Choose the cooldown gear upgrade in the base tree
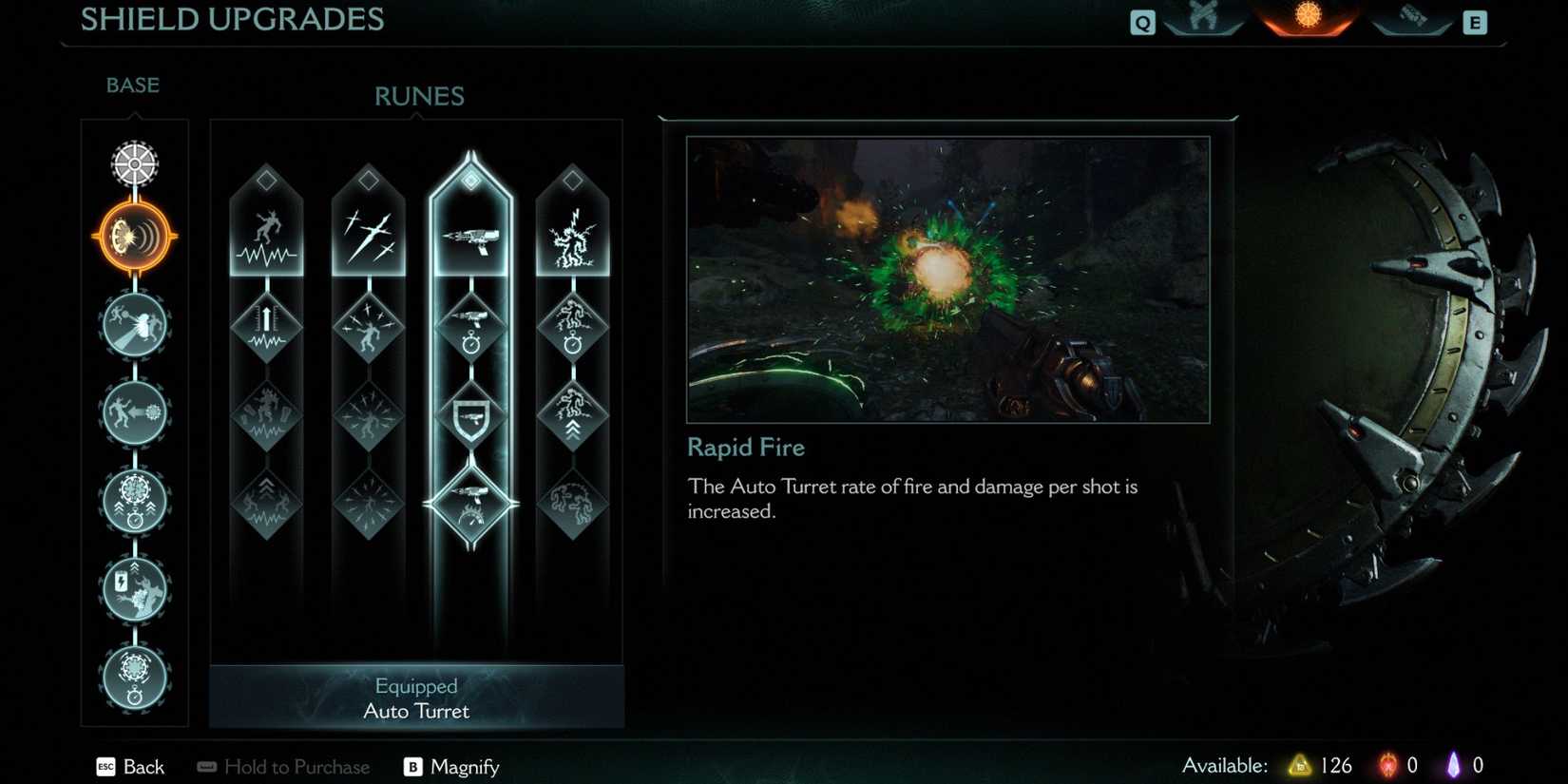 (x=133, y=501)
